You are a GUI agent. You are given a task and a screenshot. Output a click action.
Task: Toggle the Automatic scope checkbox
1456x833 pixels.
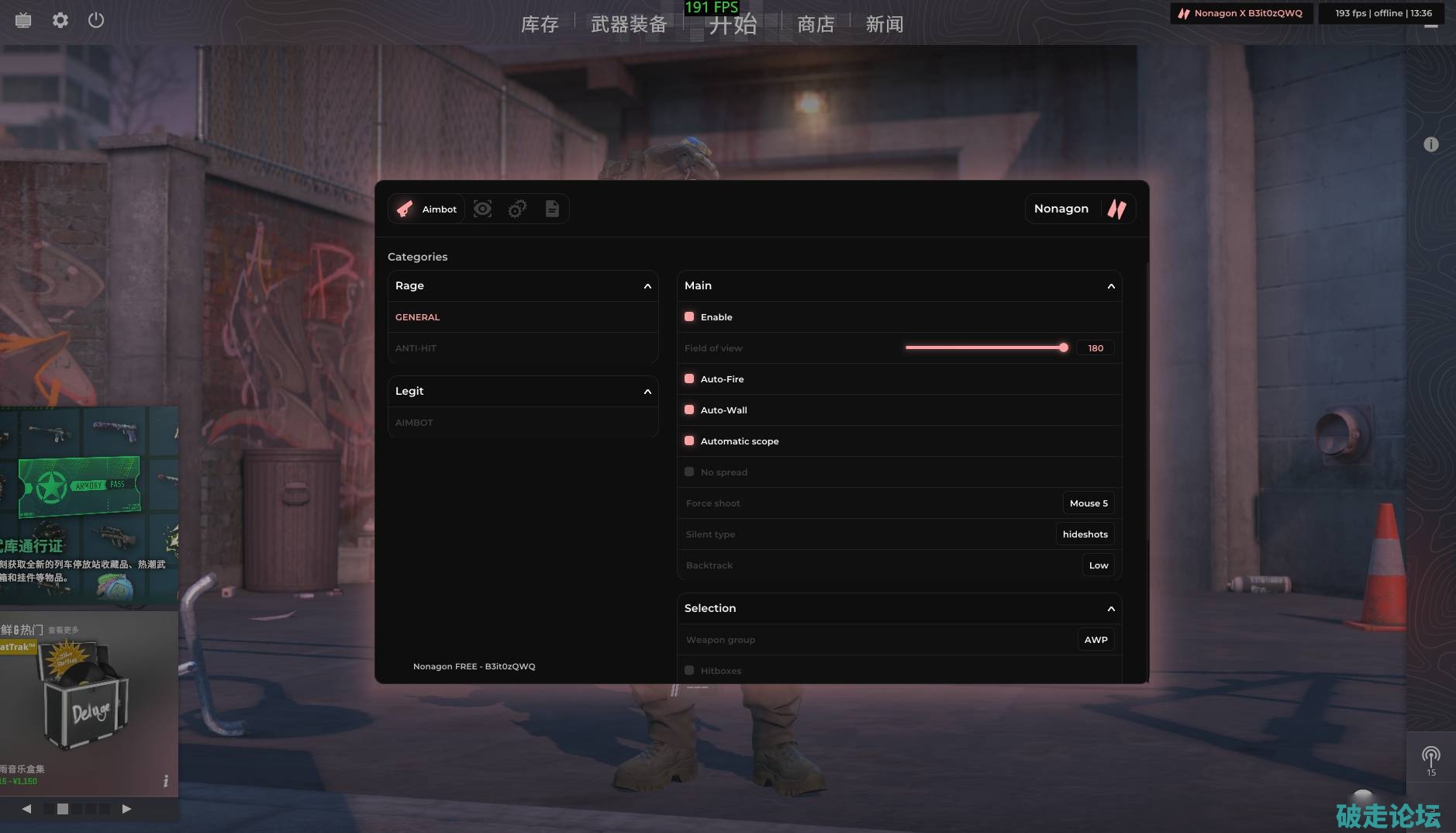pos(689,441)
